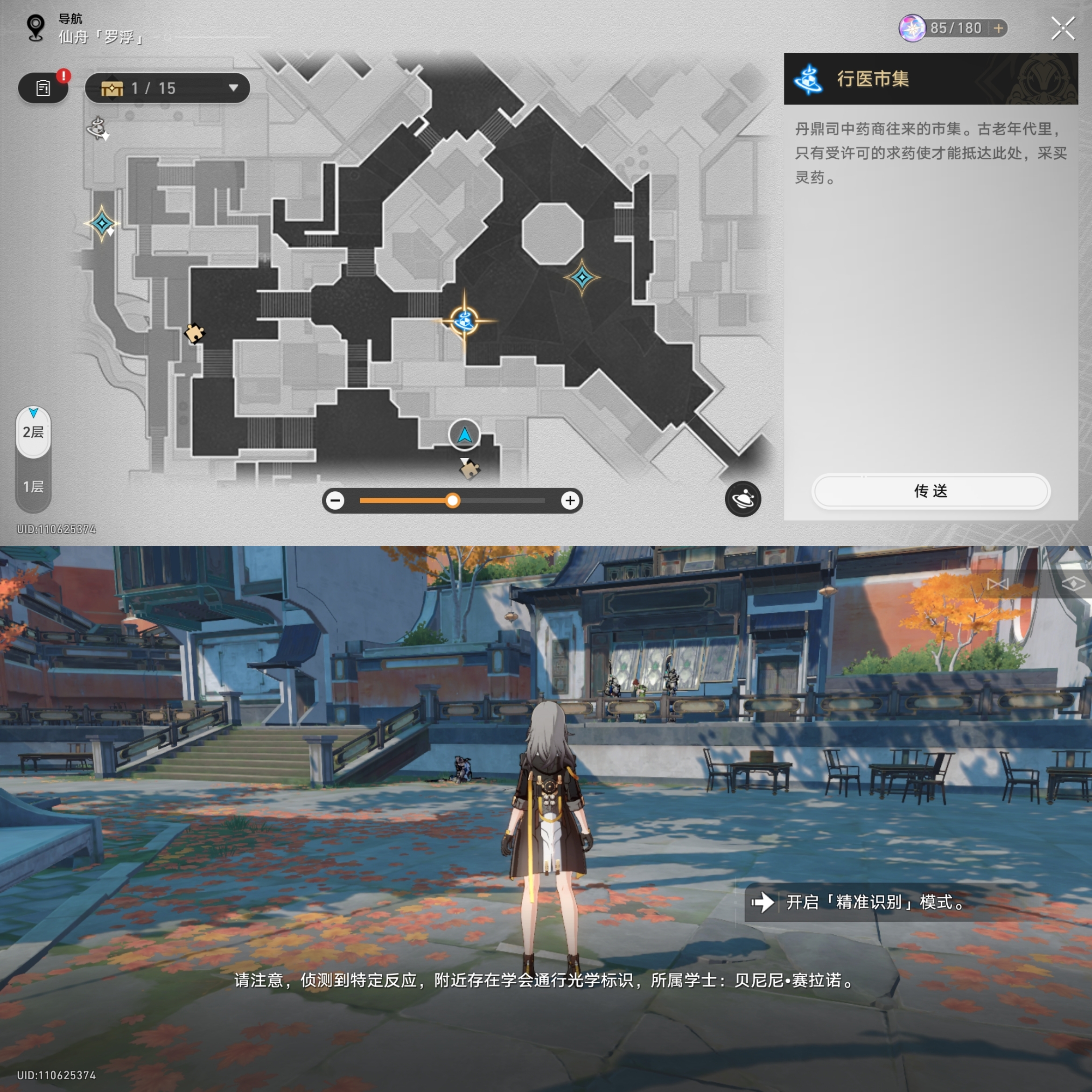Select the faded anchor marker under the chest dropdown

(x=98, y=128)
